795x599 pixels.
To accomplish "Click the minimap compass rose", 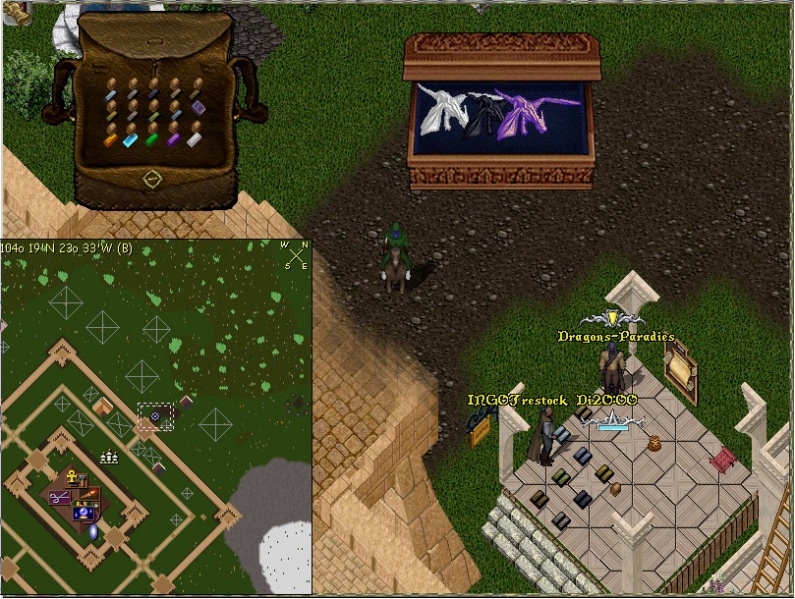I will point(295,254).
